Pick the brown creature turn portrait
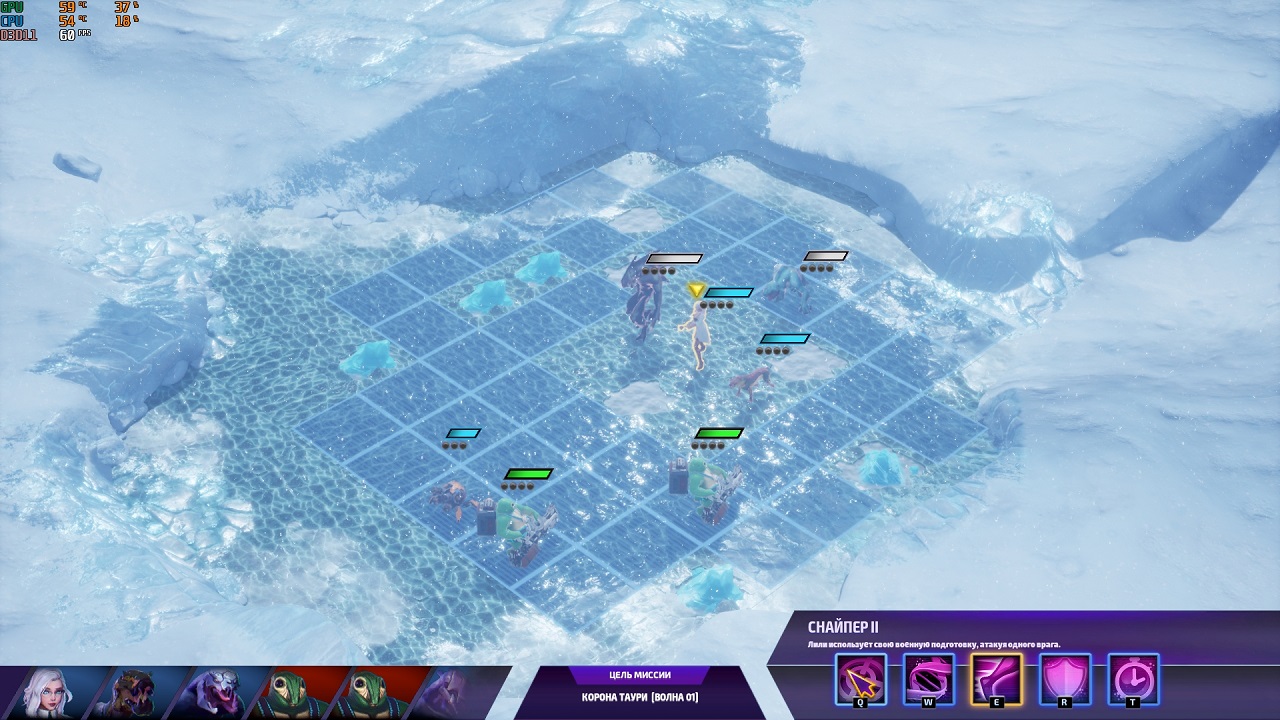This screenshot has height=720, width=1280. point(135,692)
